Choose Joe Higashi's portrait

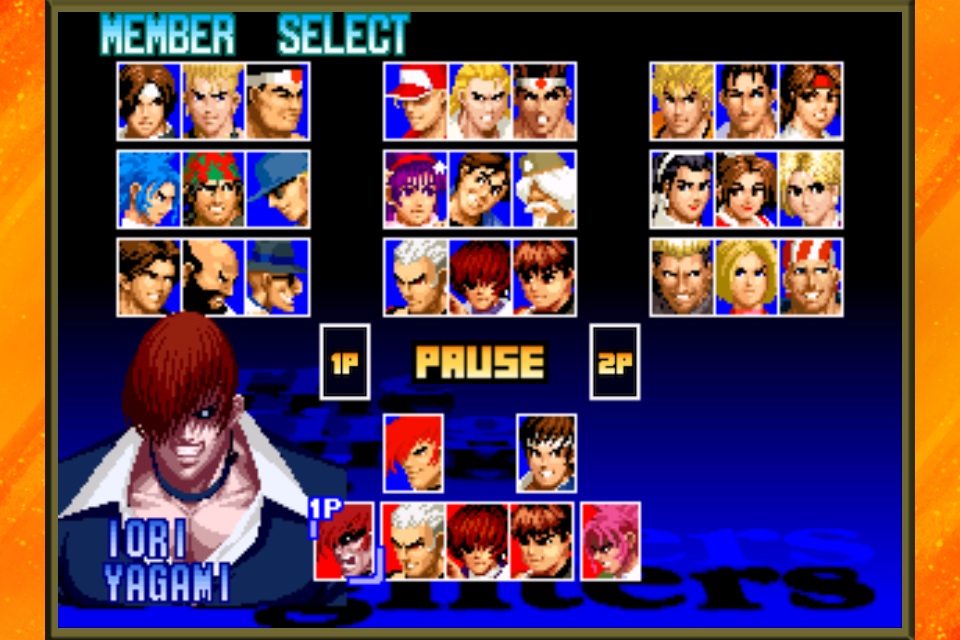(x=544, y=101)
